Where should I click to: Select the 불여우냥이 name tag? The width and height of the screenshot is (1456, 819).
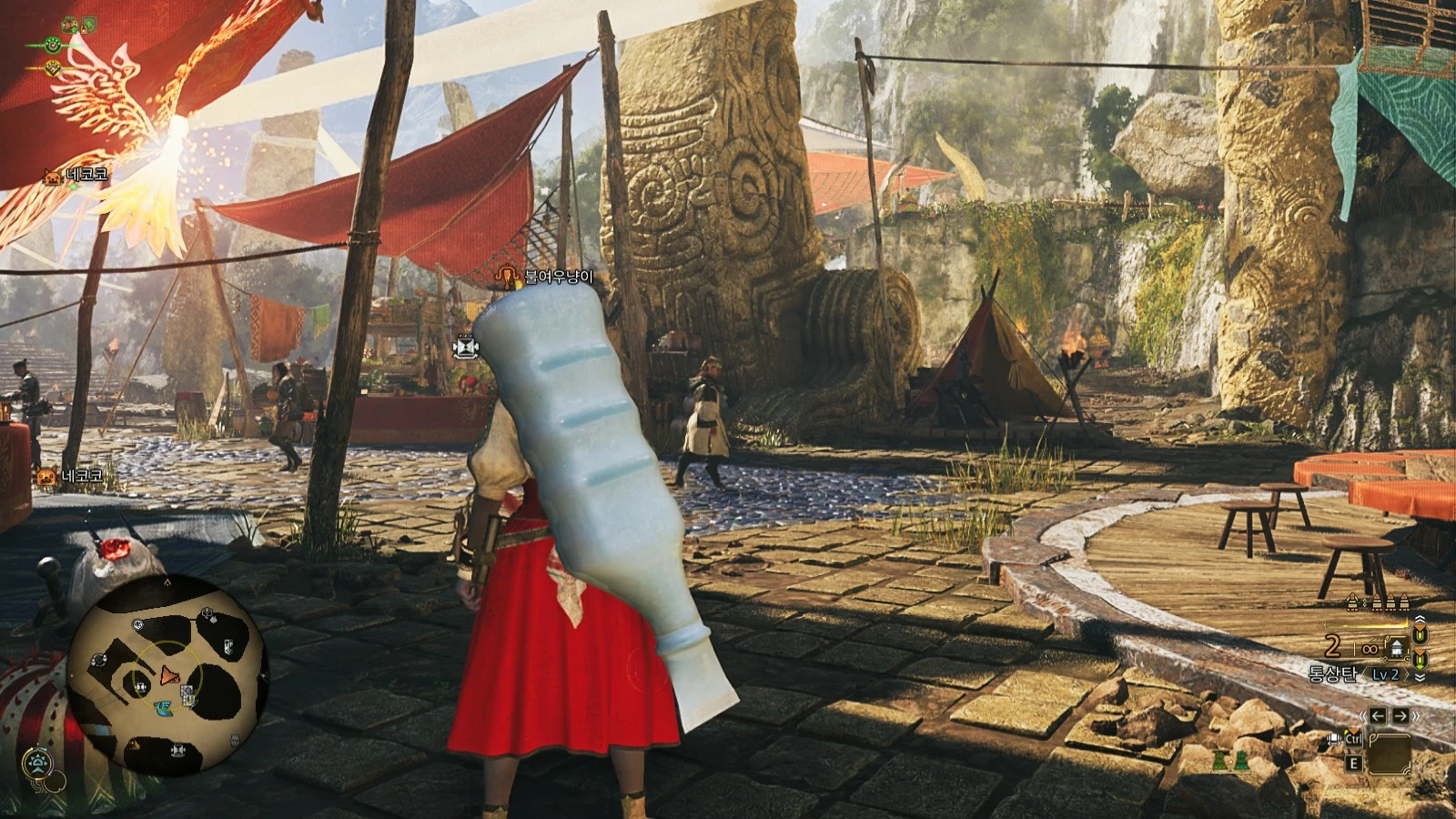tap(557, 277)
